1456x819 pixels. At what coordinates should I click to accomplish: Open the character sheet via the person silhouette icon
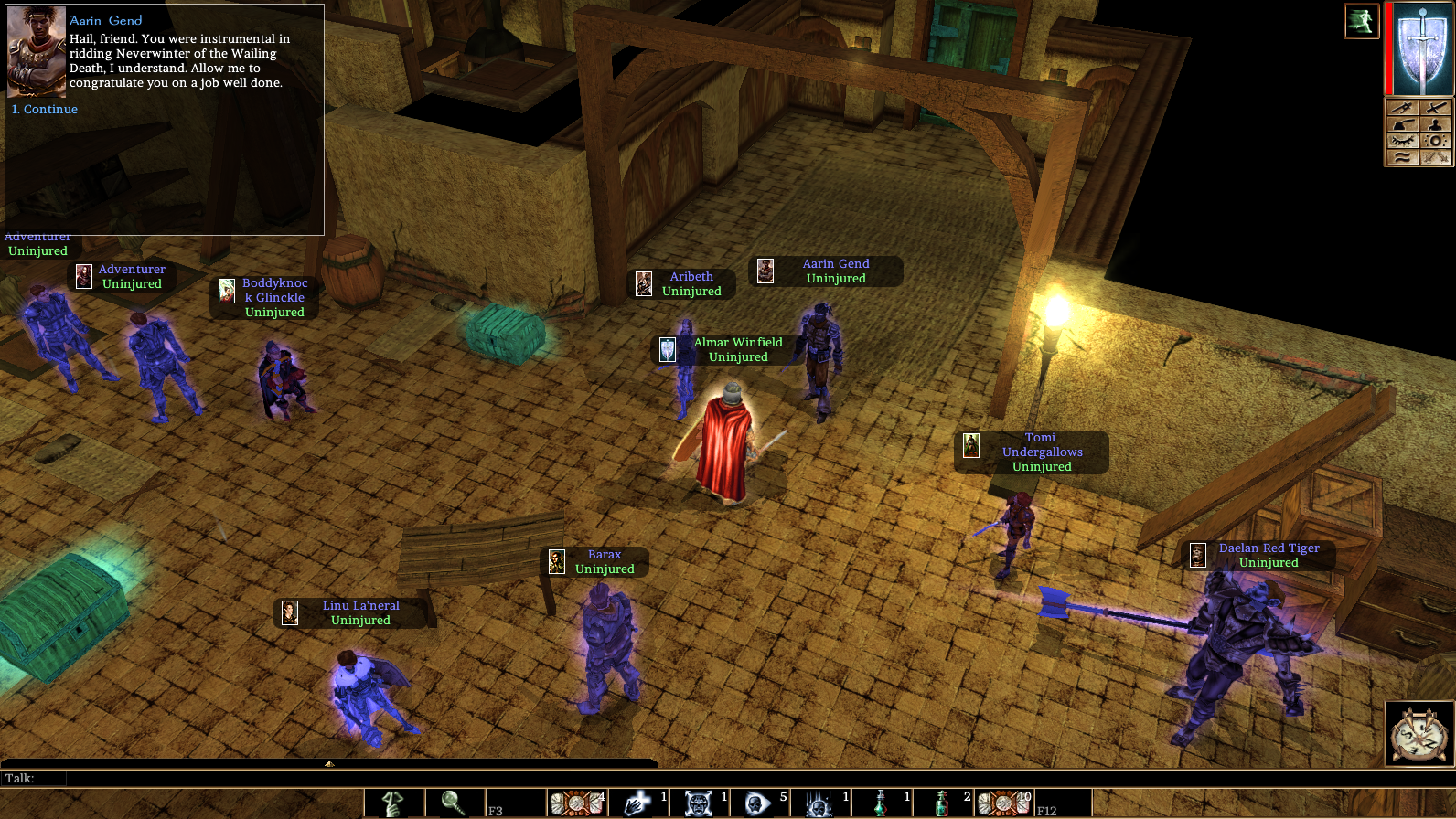point(1436,124)
